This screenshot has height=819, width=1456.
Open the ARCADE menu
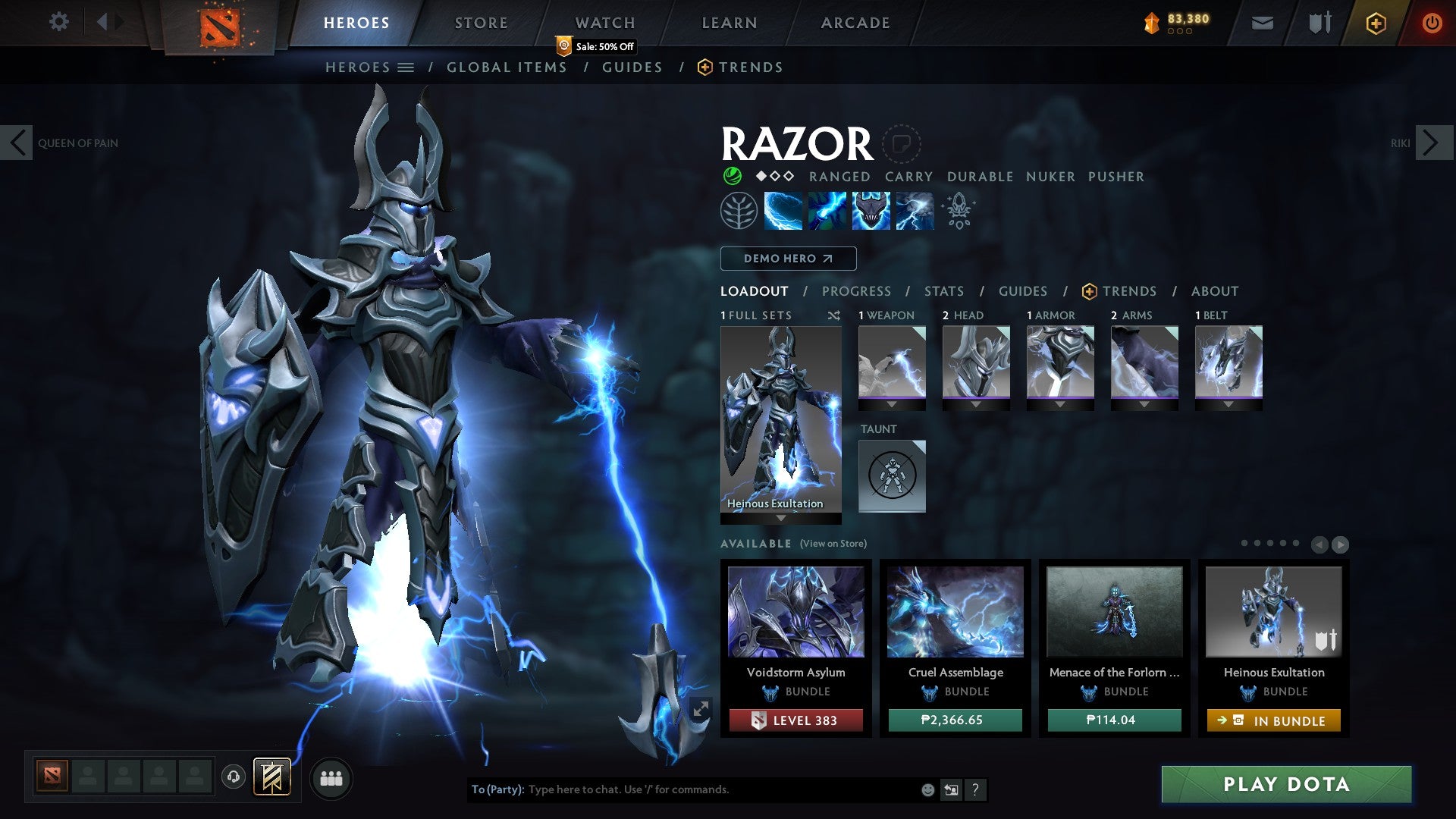pyautogui.click(x=855, y=23)
